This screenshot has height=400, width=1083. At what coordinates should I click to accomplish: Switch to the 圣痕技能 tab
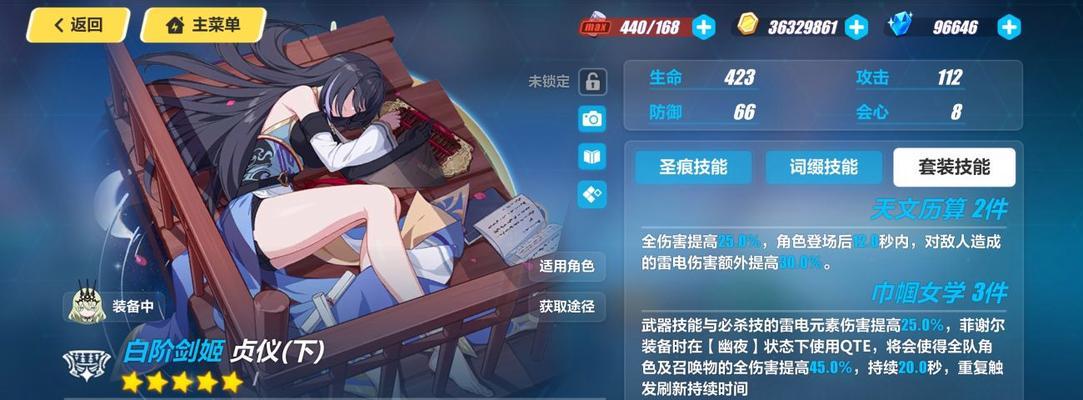pyautogui.click(x=694, y=167)
